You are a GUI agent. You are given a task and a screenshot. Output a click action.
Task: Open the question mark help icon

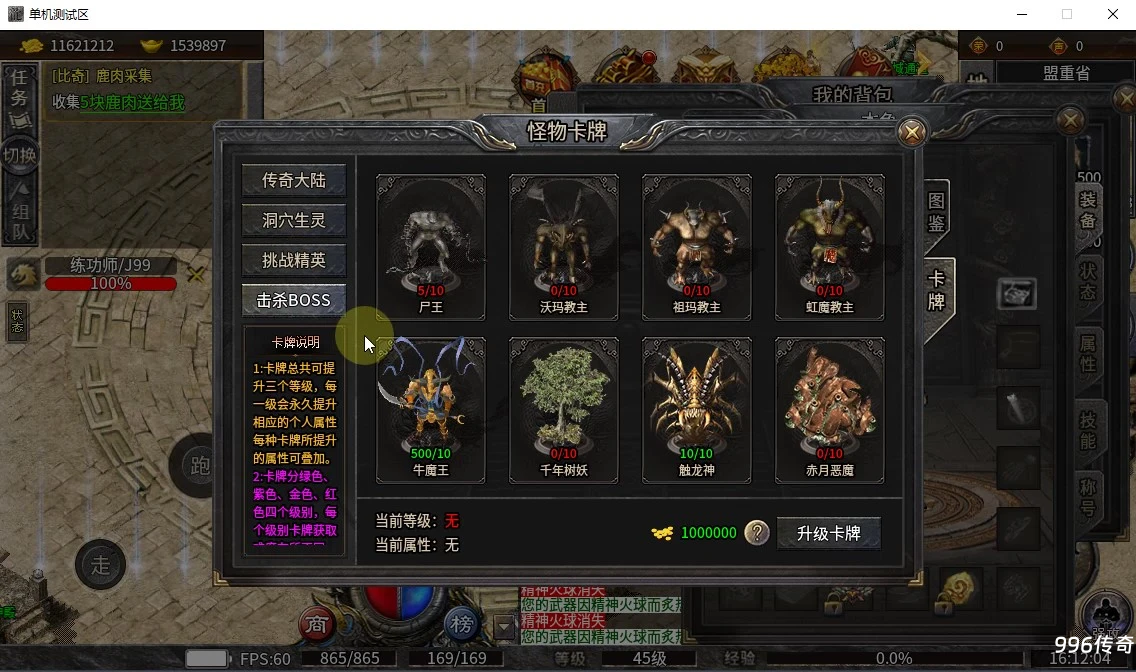757,533
